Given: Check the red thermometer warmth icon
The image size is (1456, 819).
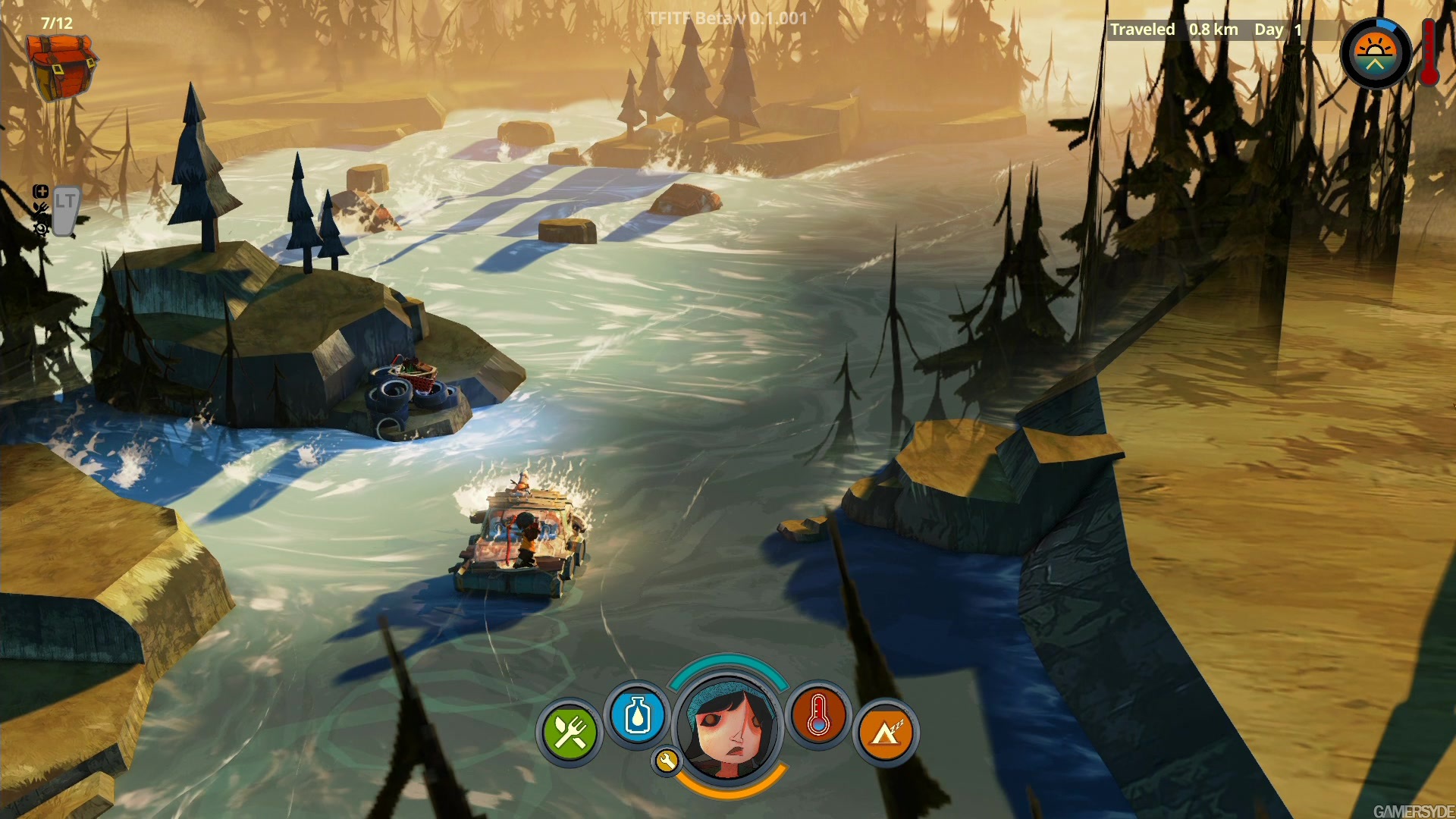Looking at the screenshot, I should (x=818, y=715).
